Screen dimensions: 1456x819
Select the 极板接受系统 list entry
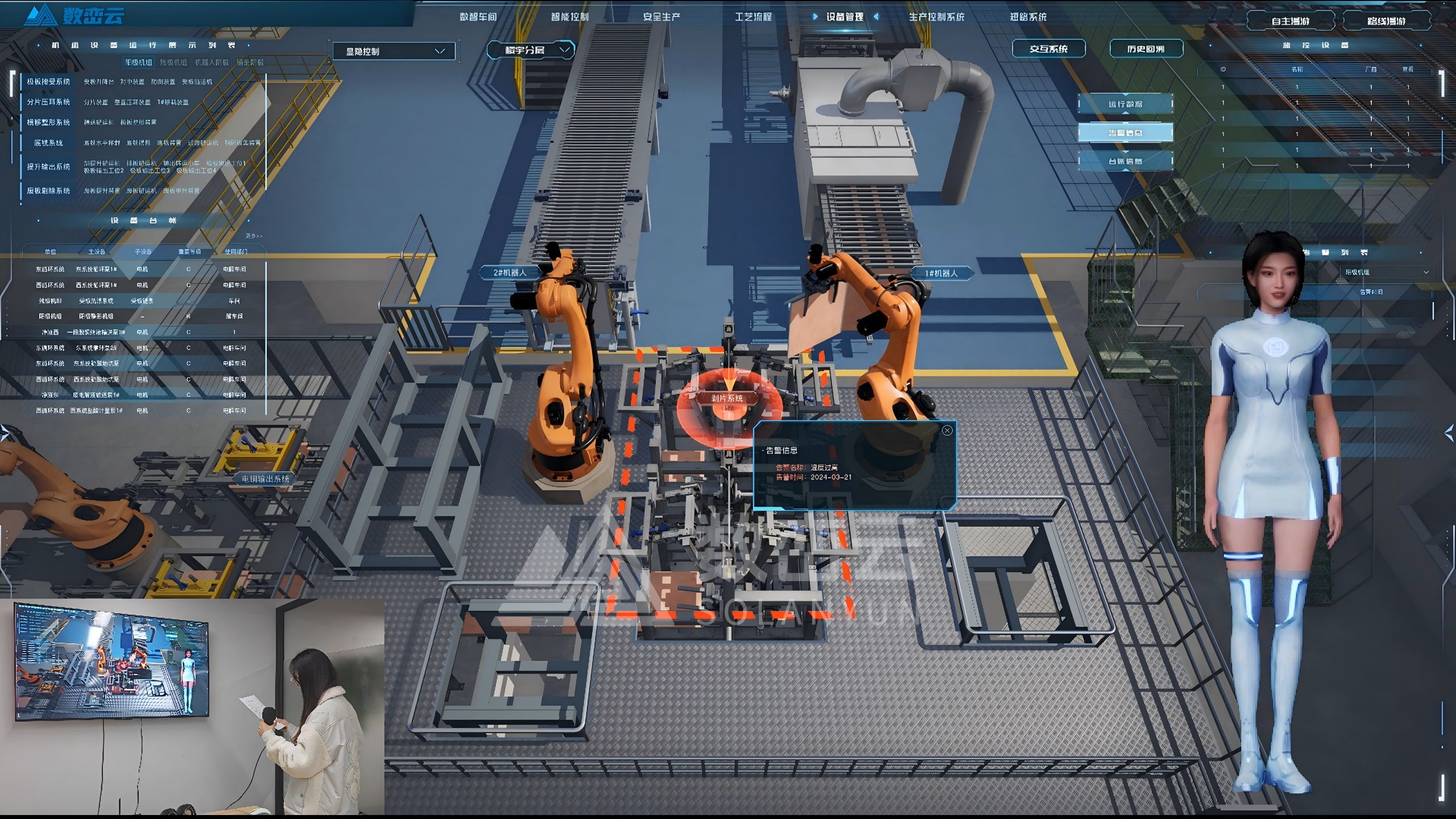click(48, 82)
